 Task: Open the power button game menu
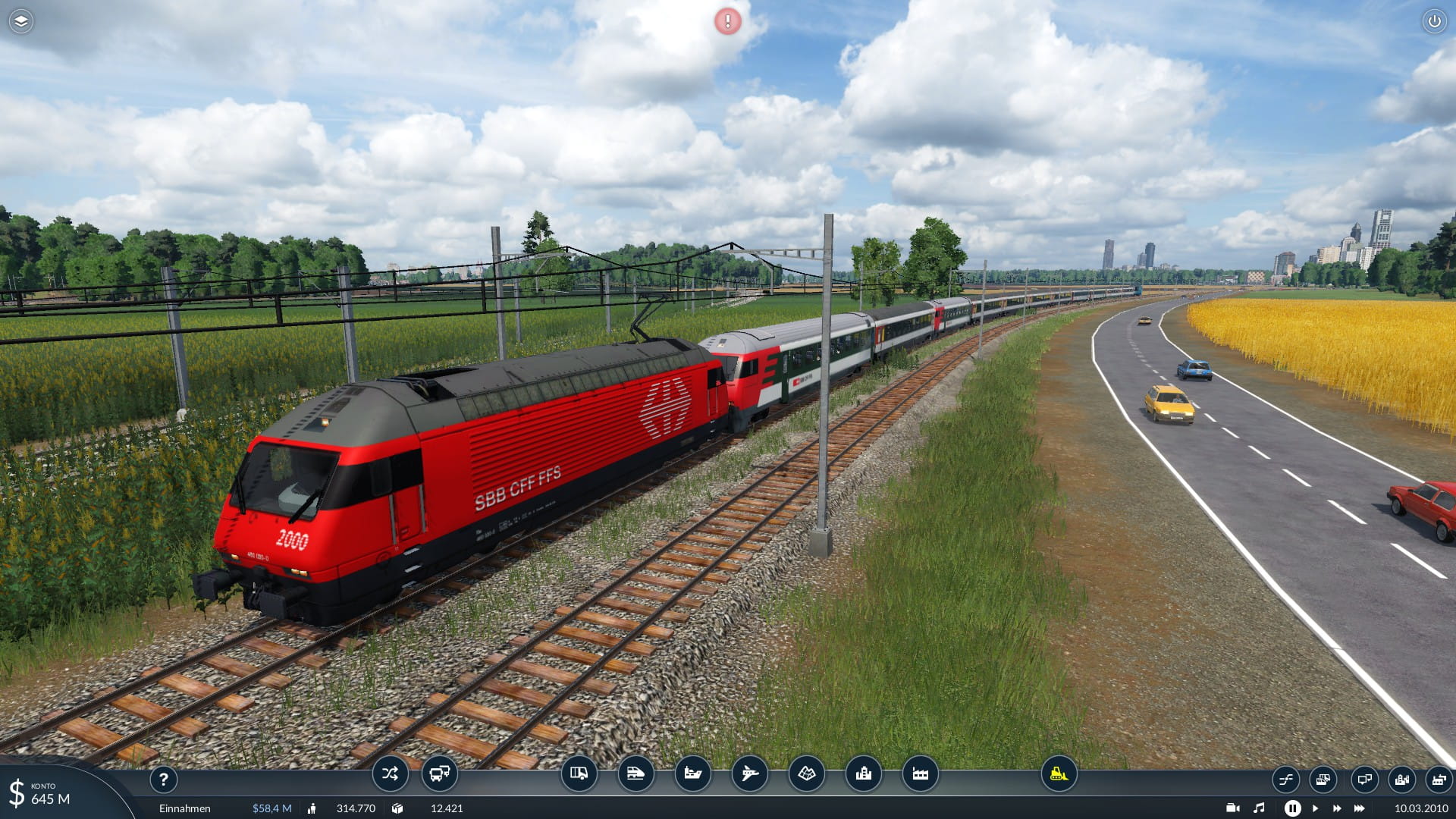(x=1434, y=21)
